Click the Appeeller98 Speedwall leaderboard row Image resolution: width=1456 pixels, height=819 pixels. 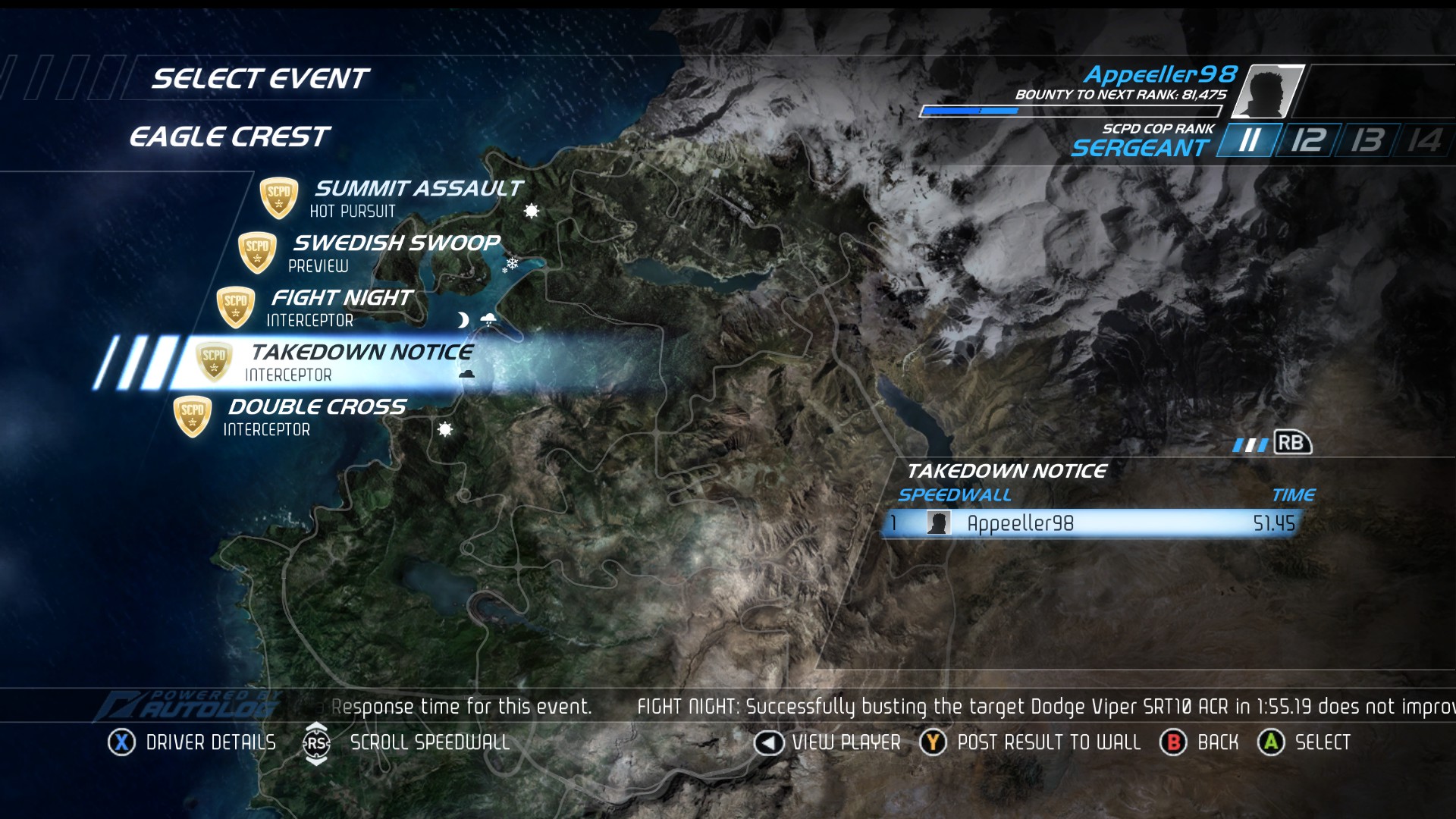[1092, 523]
